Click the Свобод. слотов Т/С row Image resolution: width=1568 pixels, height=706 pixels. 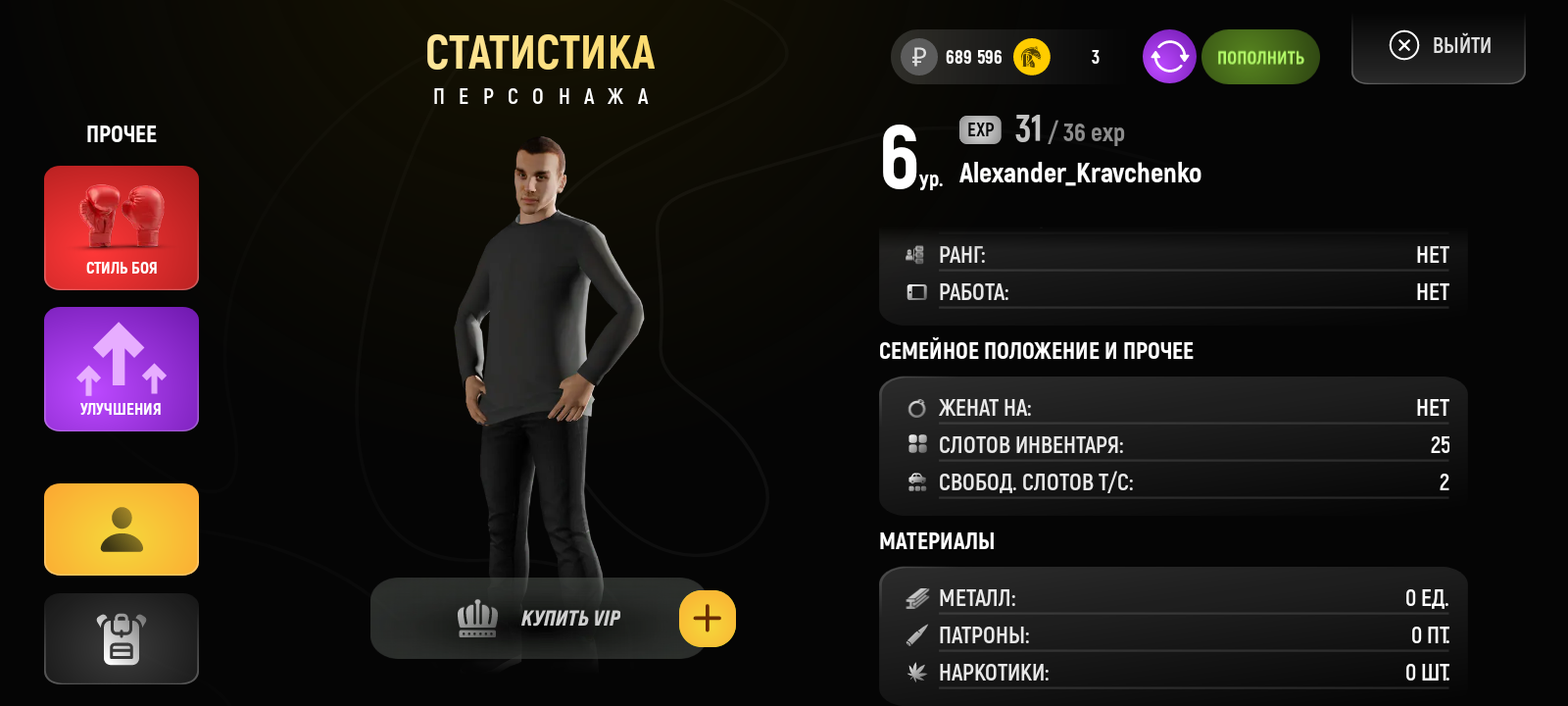(x=1176, y=482)
